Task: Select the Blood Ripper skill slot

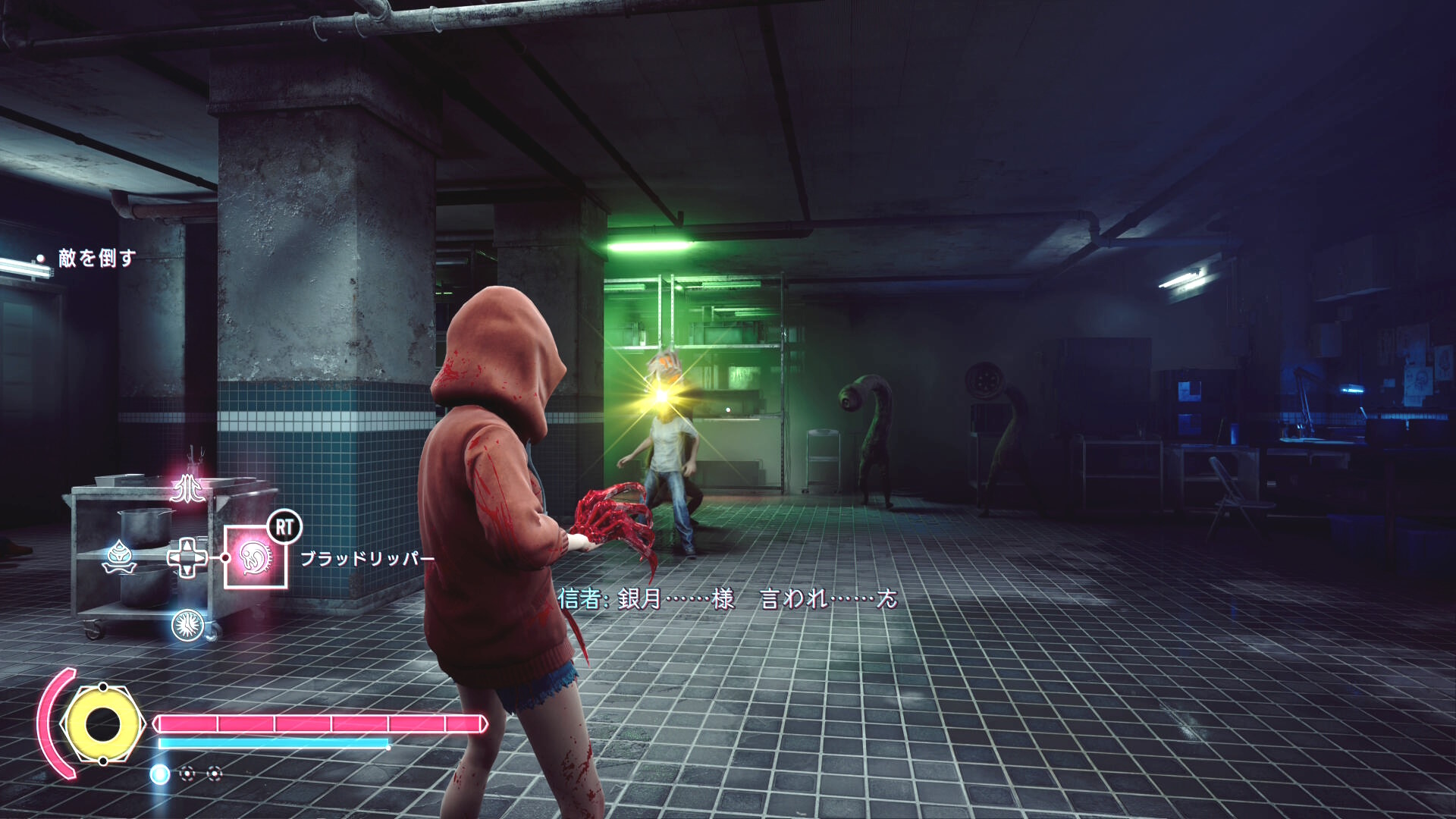Action: point(256,558)
